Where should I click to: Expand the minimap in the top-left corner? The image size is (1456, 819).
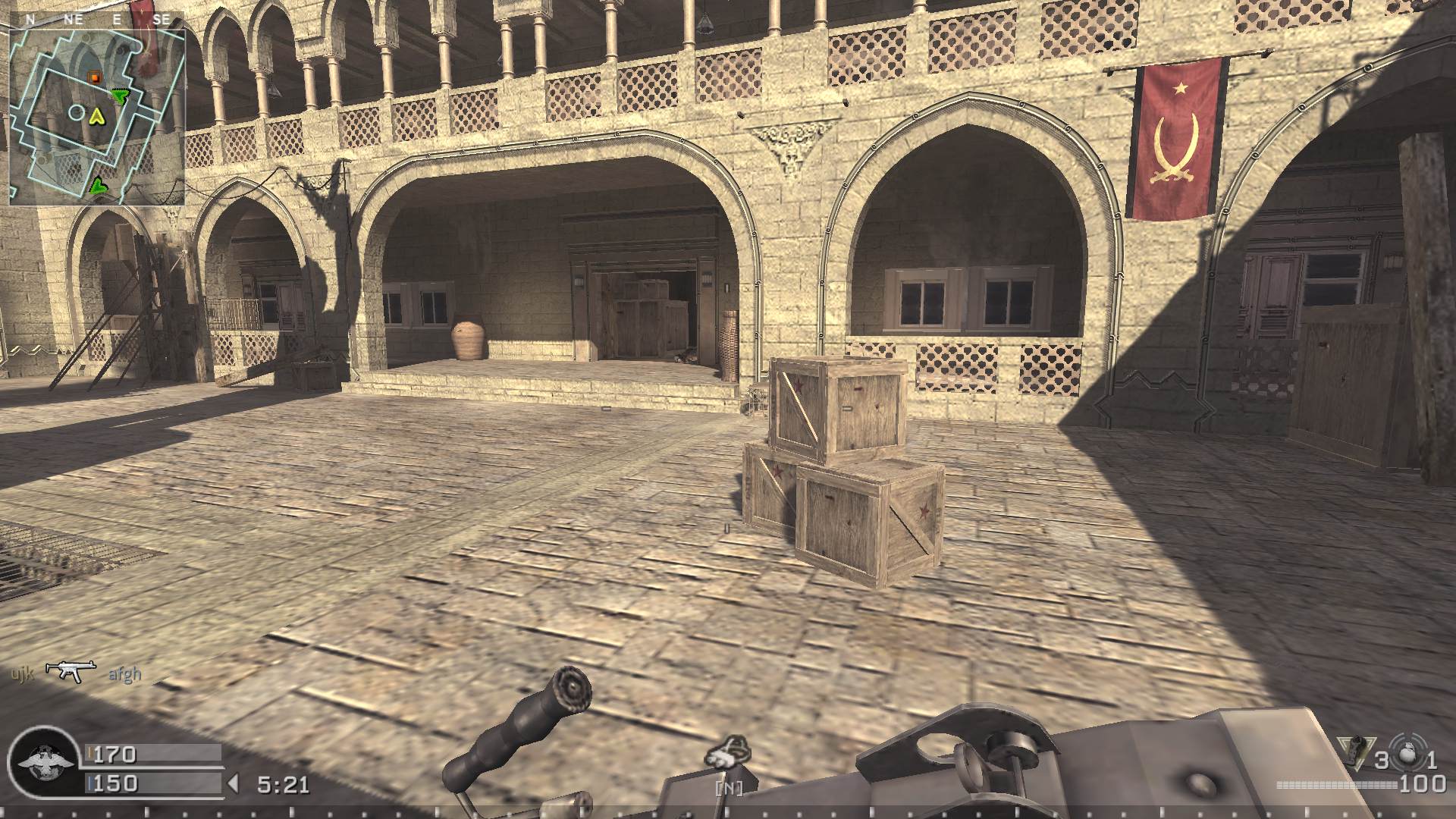(x=99, y=114)
